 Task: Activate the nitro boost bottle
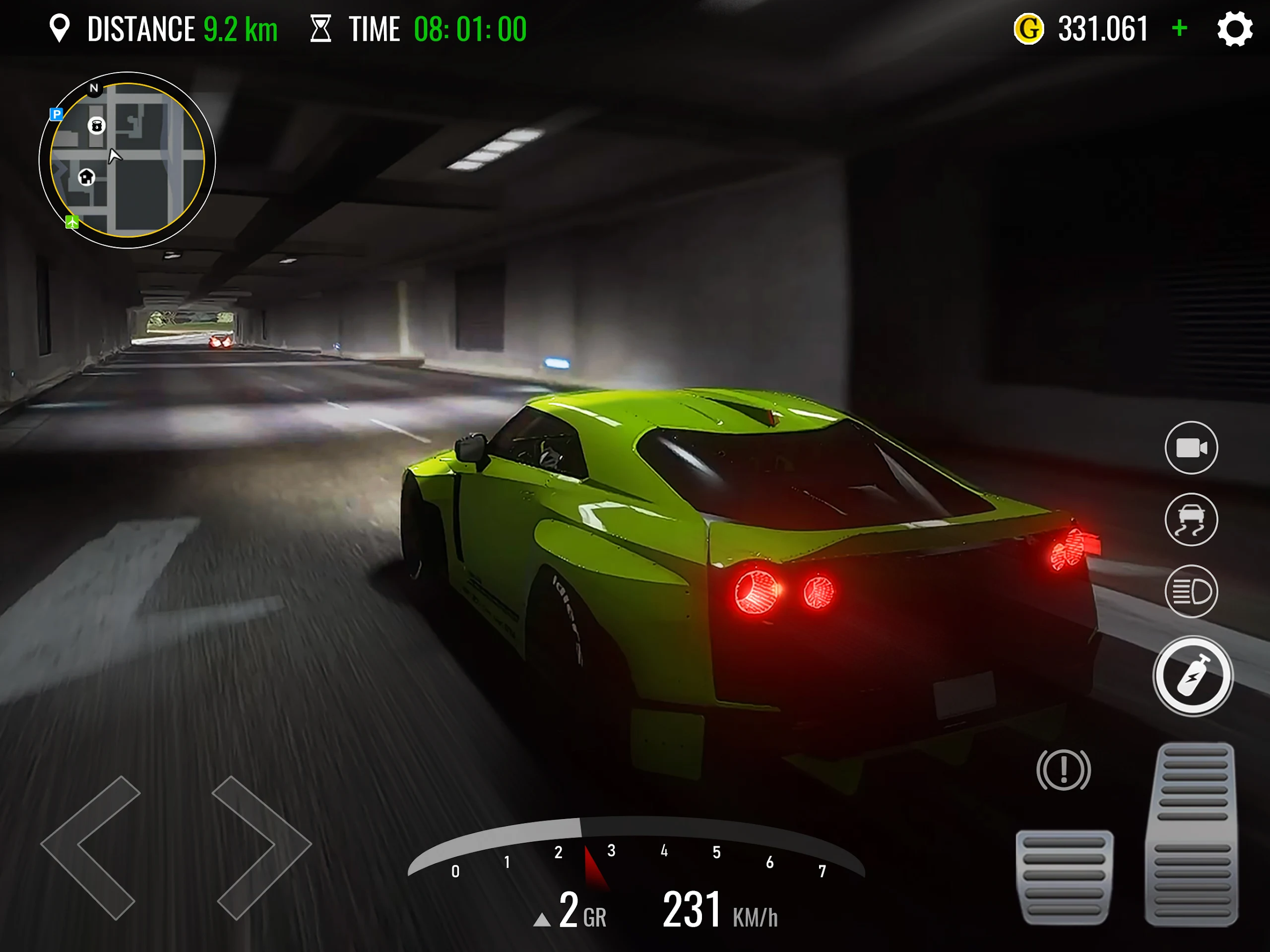1193,676
